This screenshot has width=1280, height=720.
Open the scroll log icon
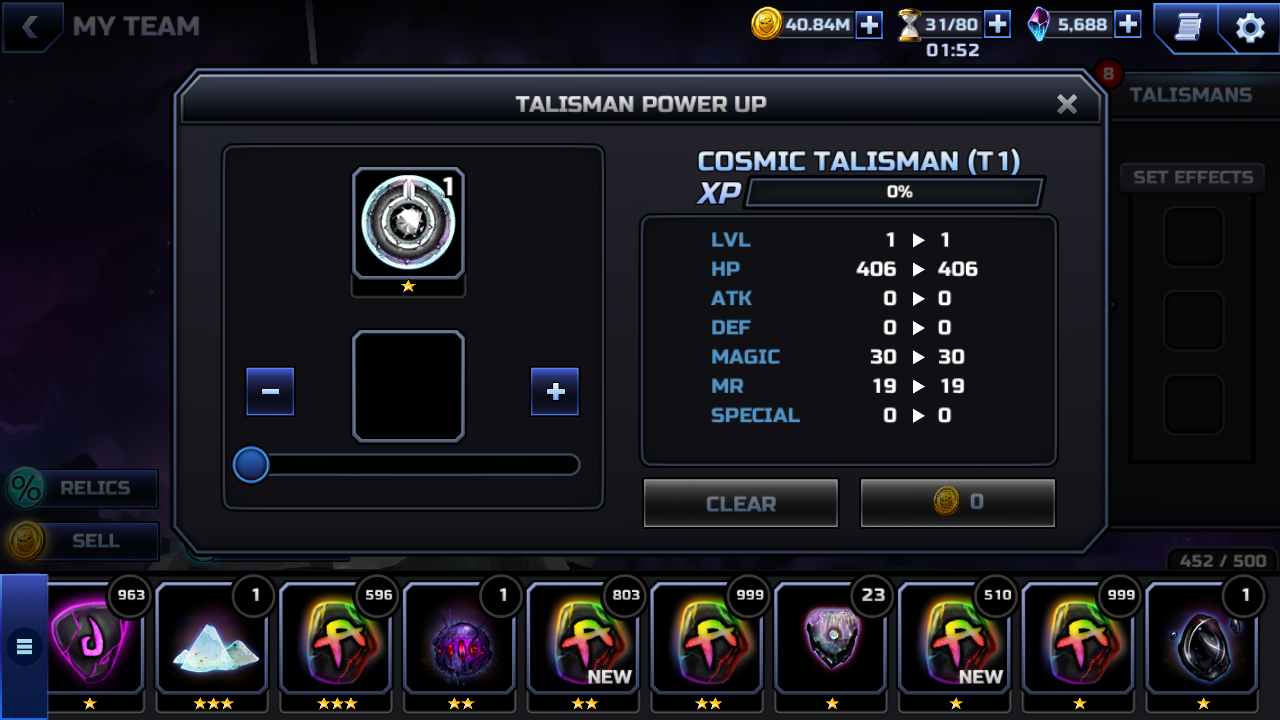pos(1187,28)
